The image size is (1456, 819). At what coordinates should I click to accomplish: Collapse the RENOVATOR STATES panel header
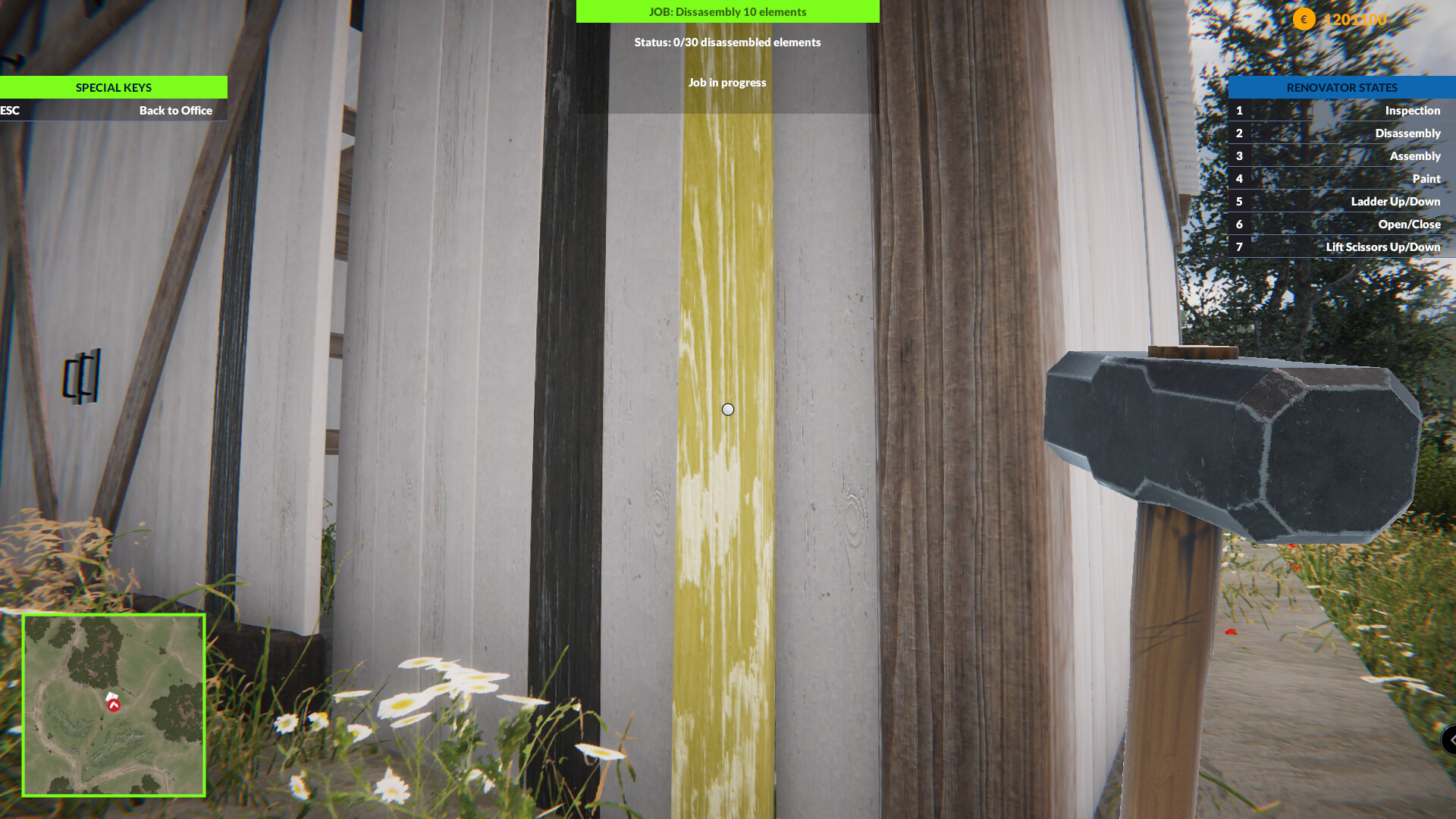(1341, 87)
